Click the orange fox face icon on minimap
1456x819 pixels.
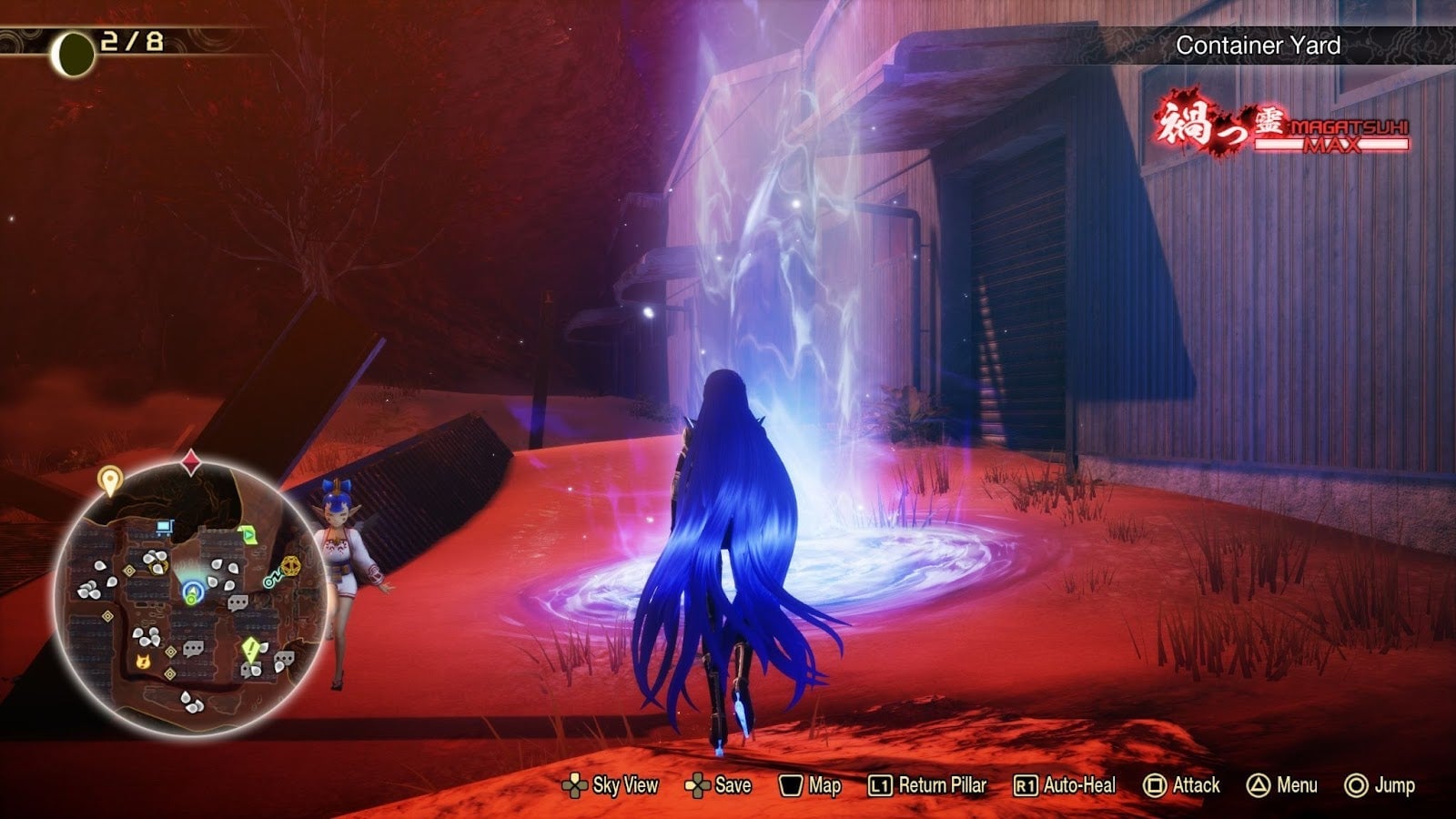coord(142,662)
